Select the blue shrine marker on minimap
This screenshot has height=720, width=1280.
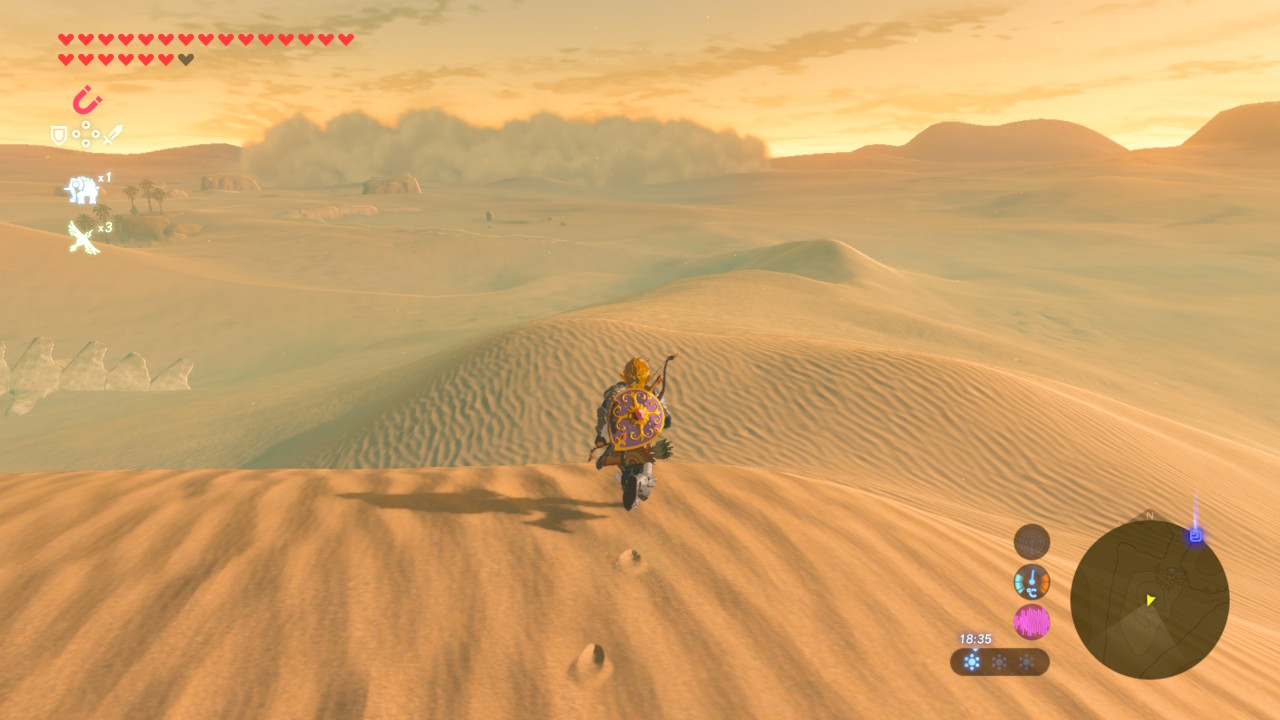pyautogui.click(x=1195, y=536)
